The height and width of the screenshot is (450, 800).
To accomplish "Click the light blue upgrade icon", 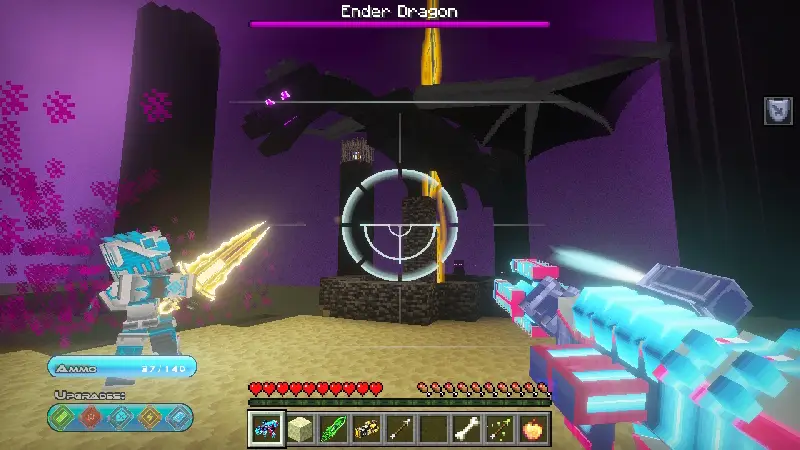I will 178,416.
